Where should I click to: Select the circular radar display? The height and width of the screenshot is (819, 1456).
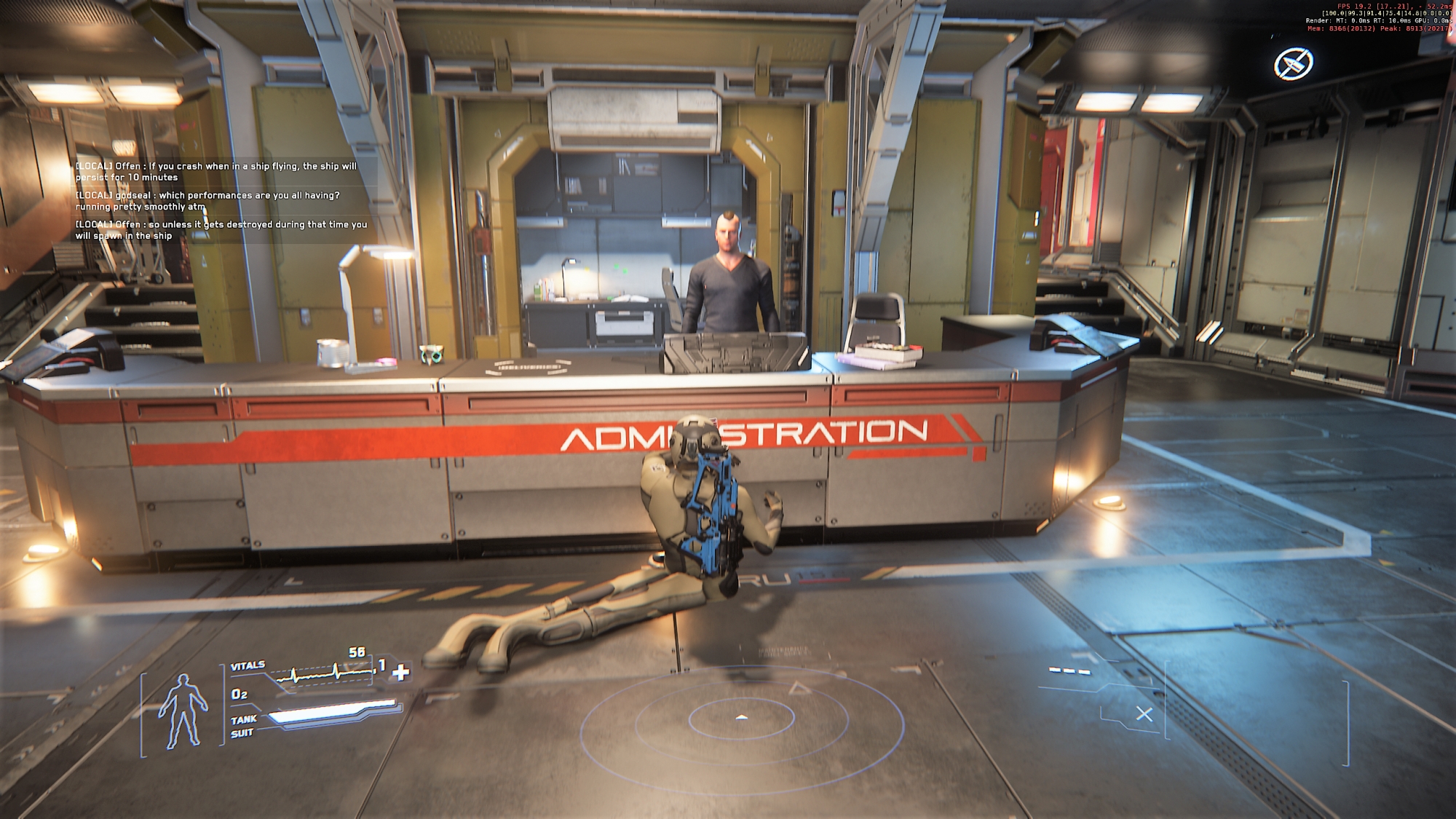click(741, 718)
